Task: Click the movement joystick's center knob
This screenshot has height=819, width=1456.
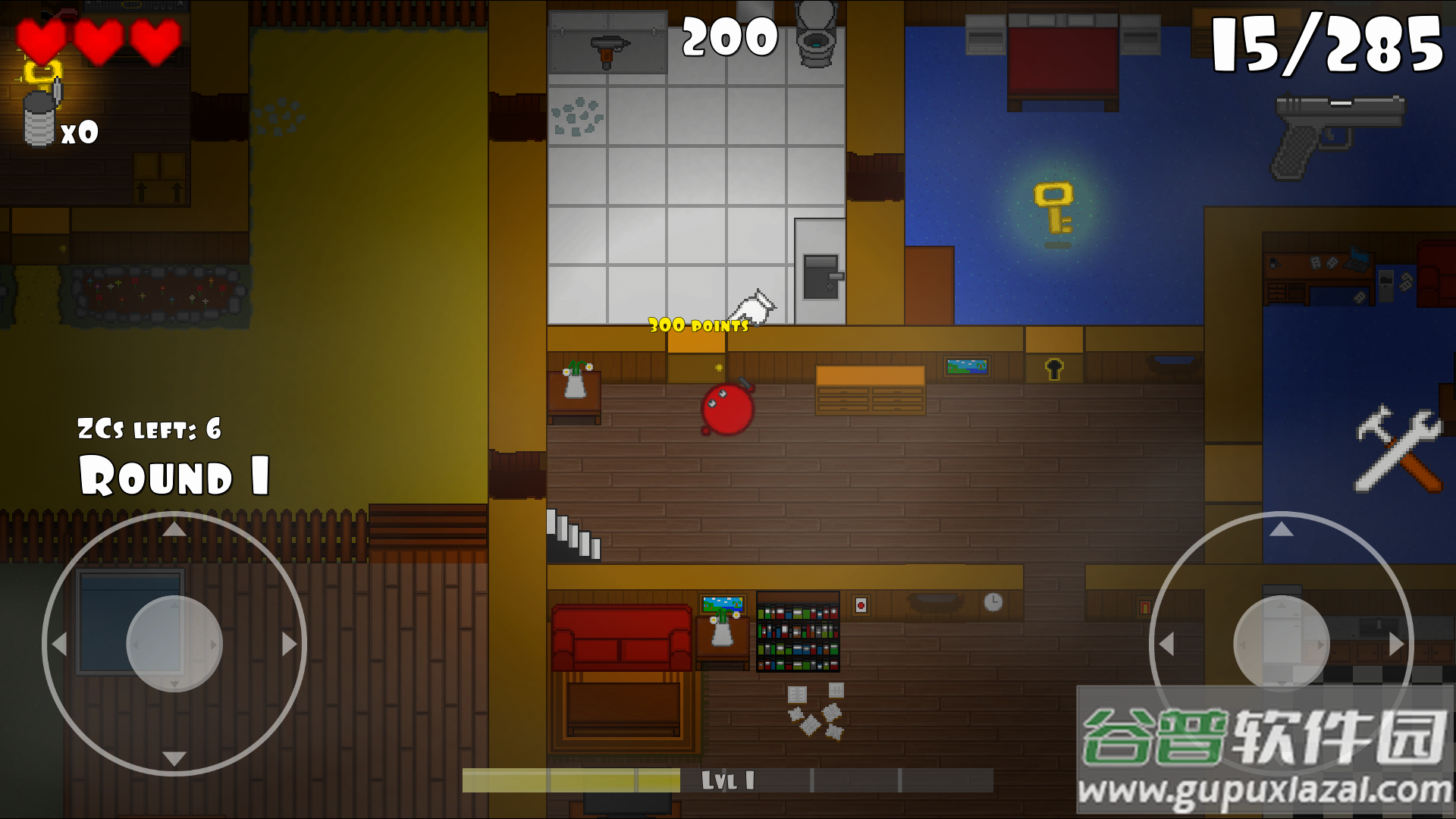Action: pyautogui.click(x=174, y=644)
